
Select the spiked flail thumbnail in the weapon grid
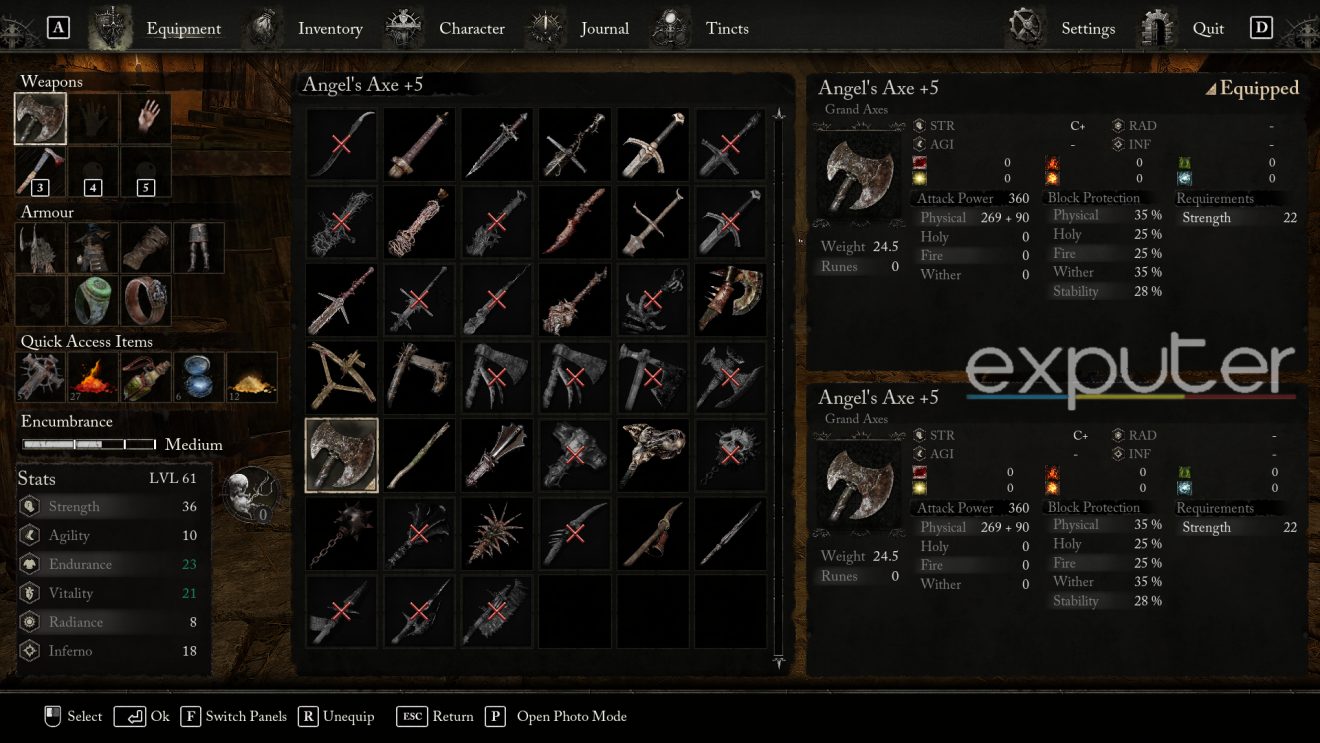[x=341, y=532]
